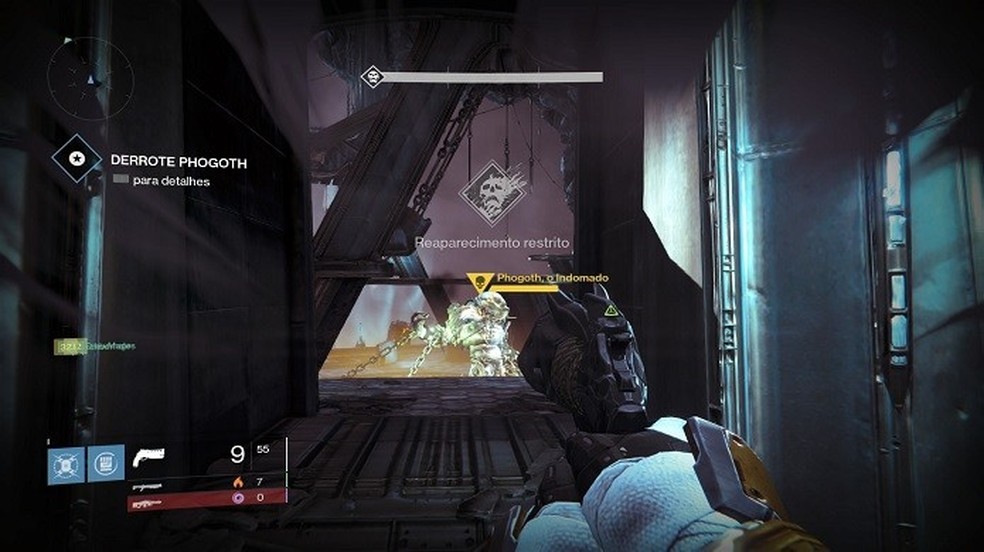Select the equipped primary hand cannon icon

[148, 458]
